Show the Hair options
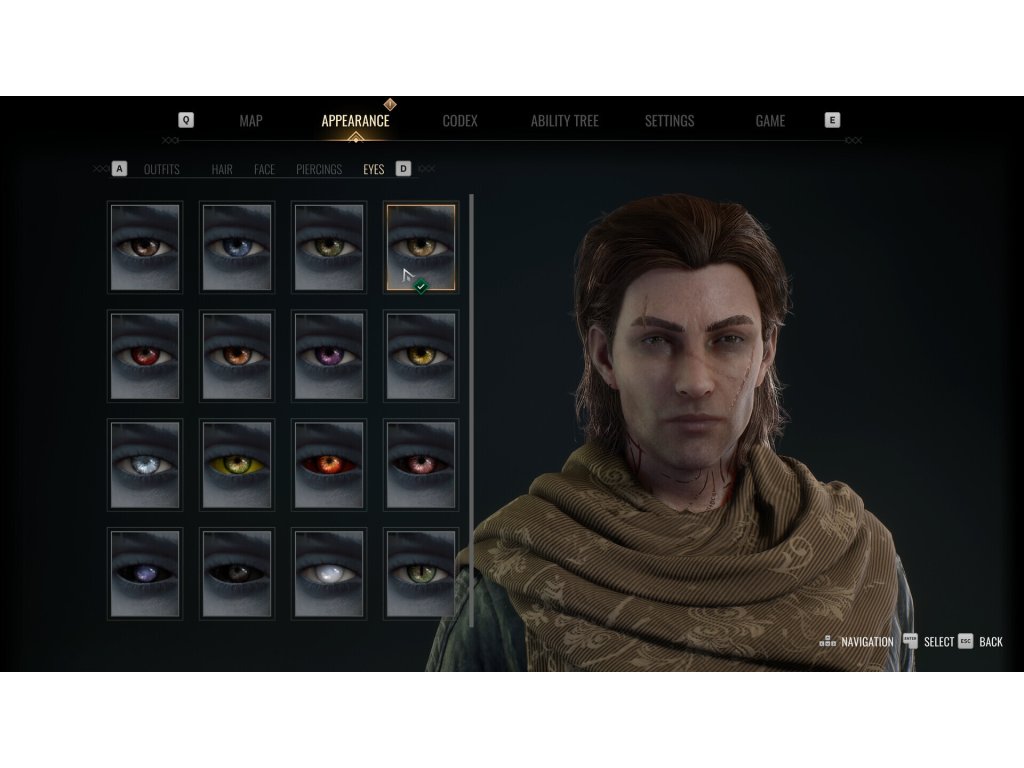The width and height of the screenshot is (1024, 768). pos(222,170)
